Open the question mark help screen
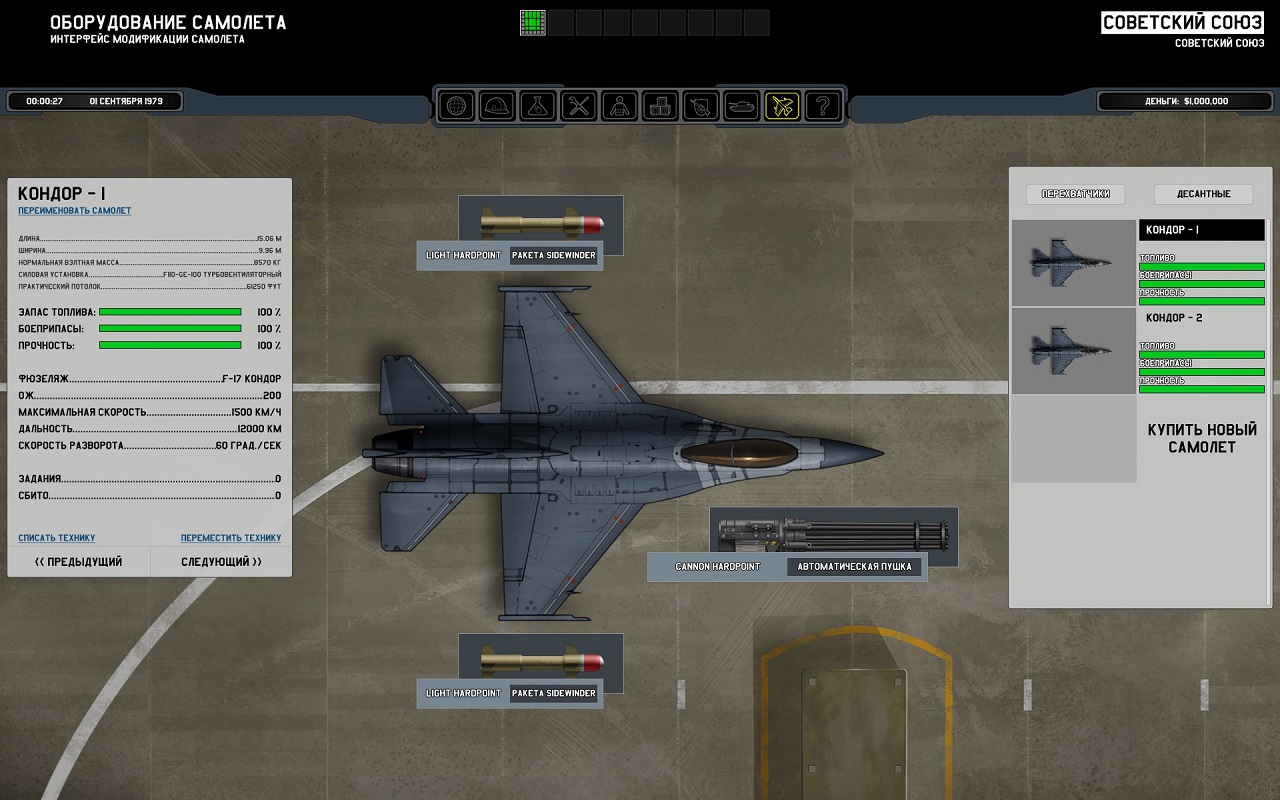Image resolution: width=1280 pixels, height=800 pixels. coord(823,105)
